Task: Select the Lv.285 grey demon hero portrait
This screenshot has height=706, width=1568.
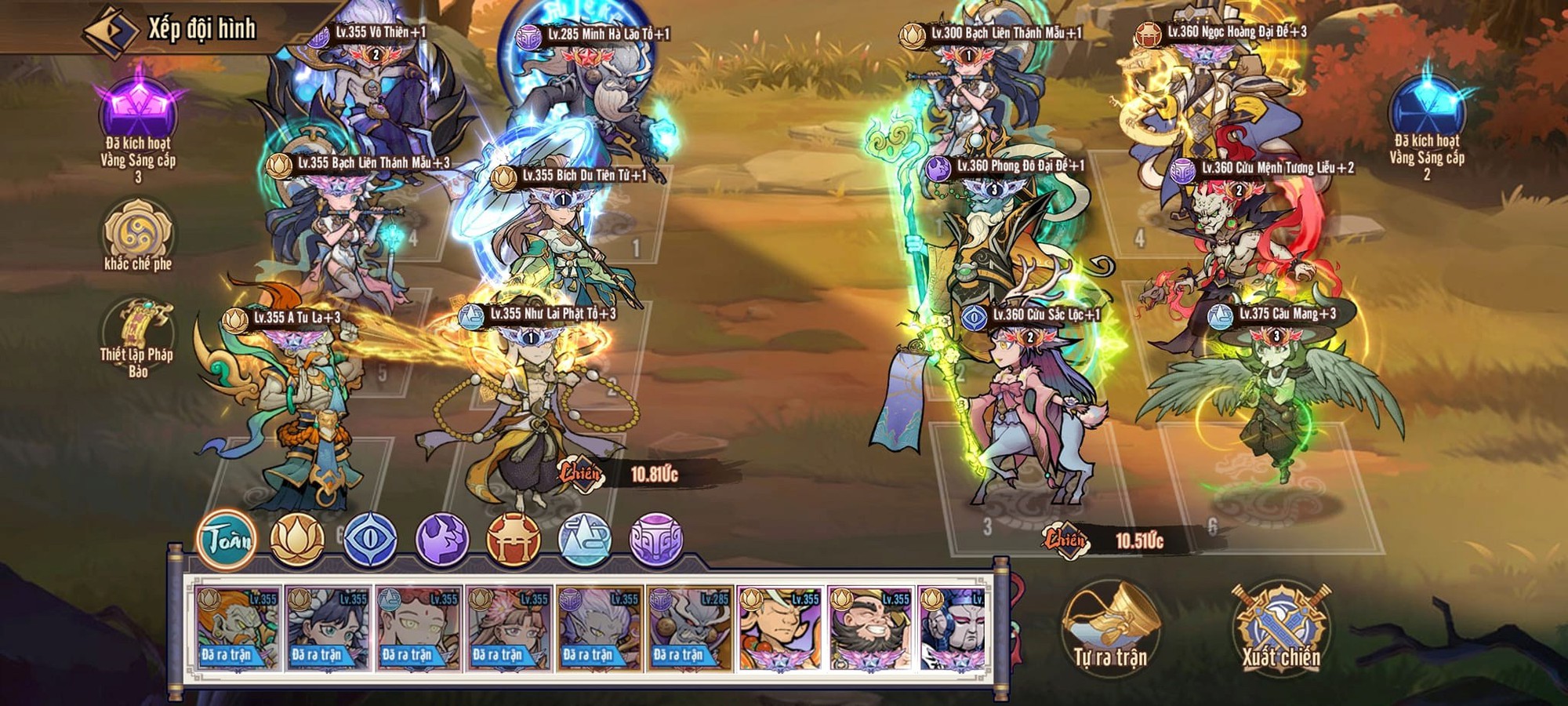Action: 690,628
